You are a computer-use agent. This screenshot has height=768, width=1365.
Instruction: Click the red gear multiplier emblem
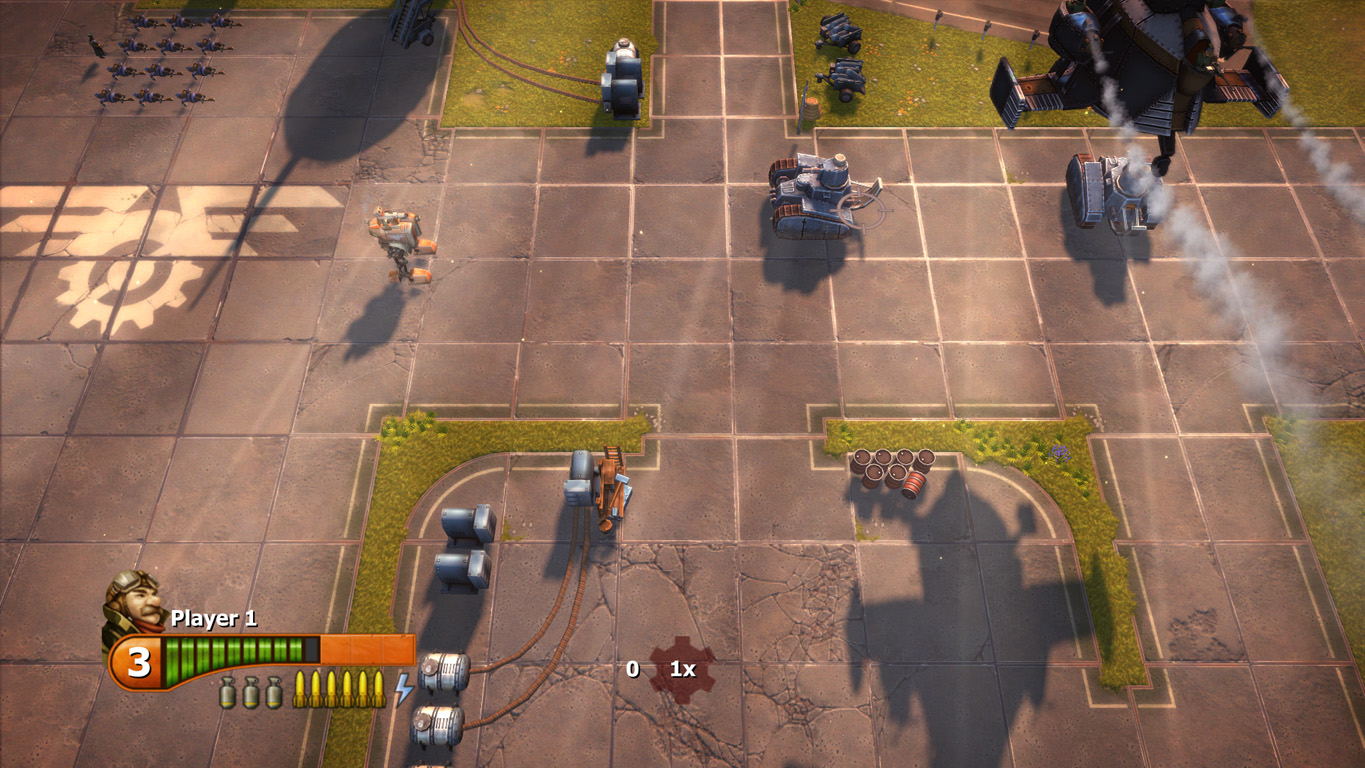[x=682, y=669]
